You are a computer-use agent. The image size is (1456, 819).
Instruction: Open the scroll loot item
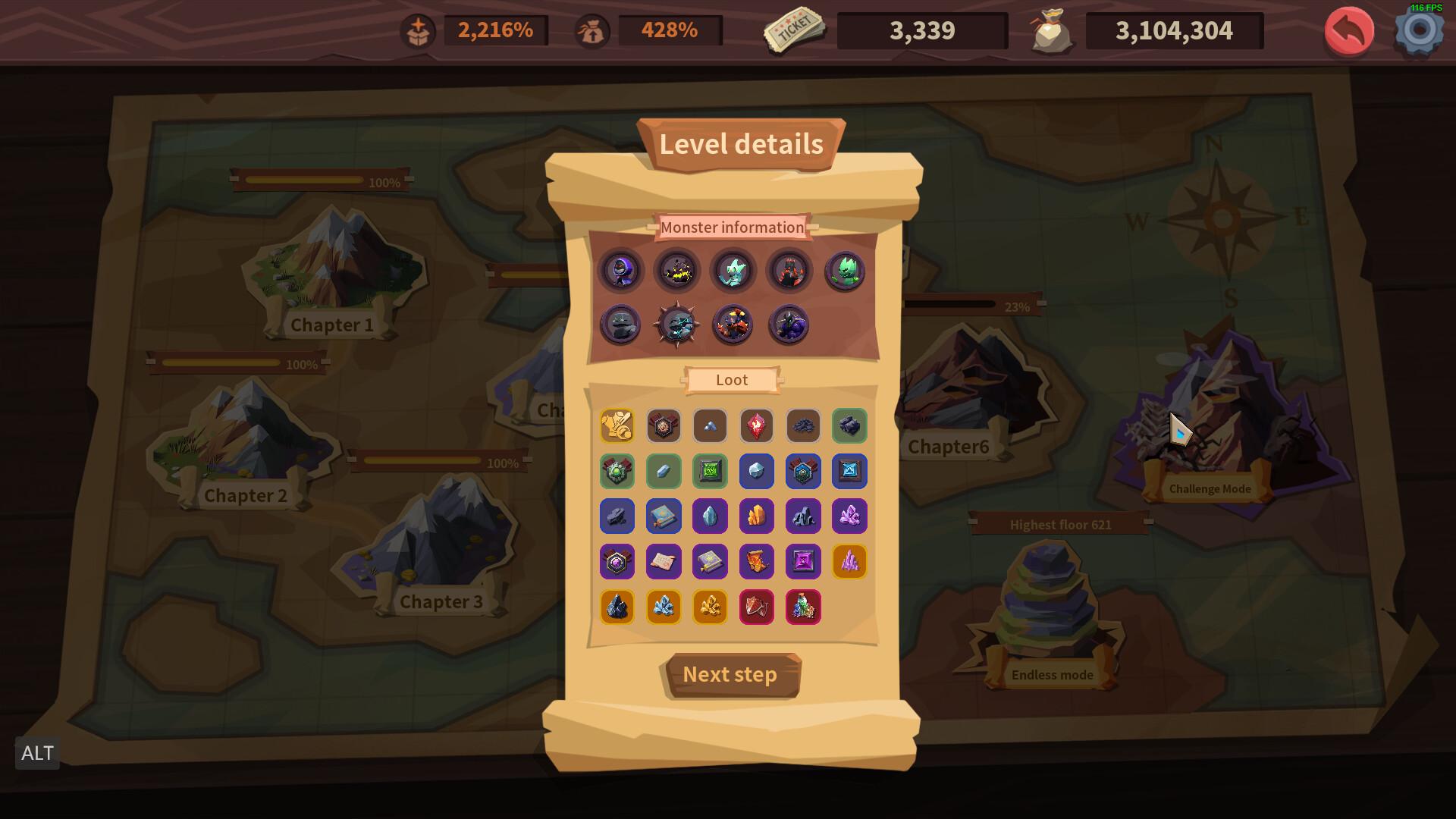coord(664,561)
